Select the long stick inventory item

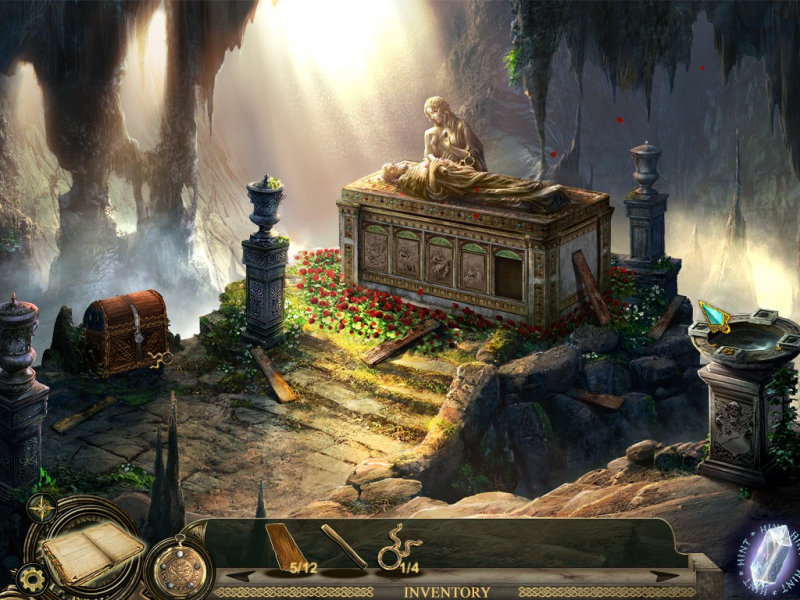point(343,547)
